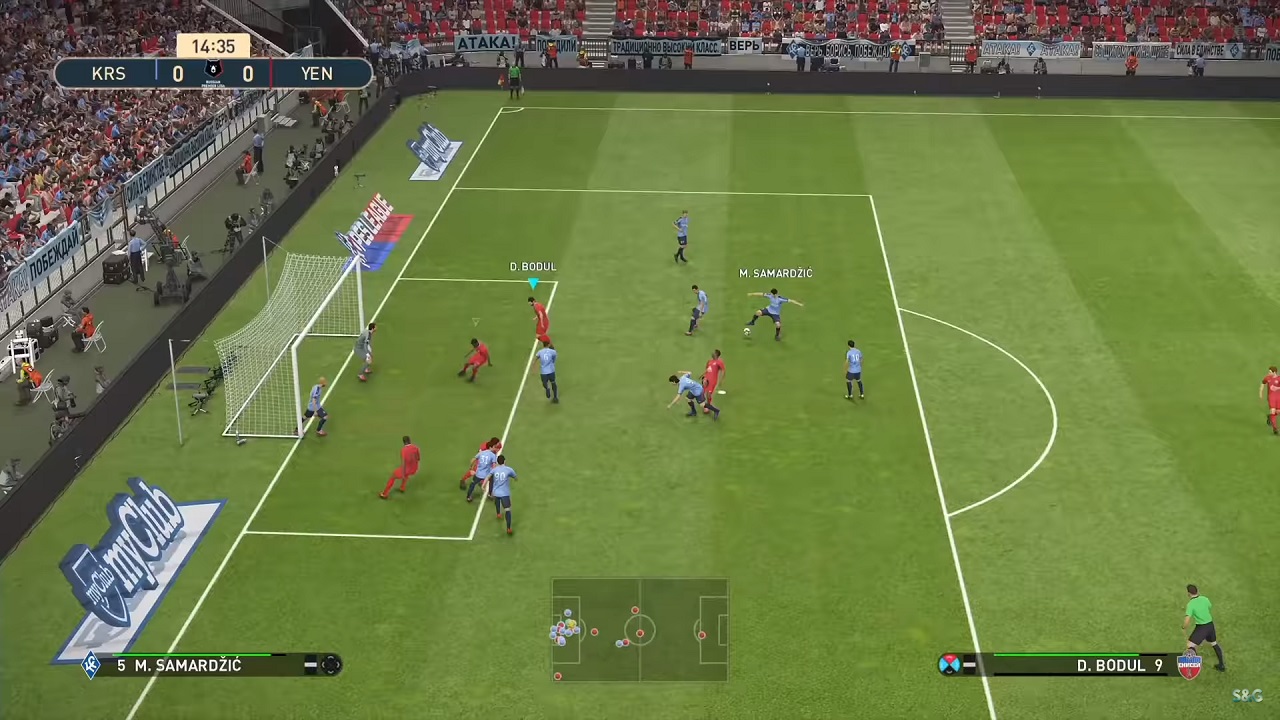Select the D. Bodul player panel

1070,665
